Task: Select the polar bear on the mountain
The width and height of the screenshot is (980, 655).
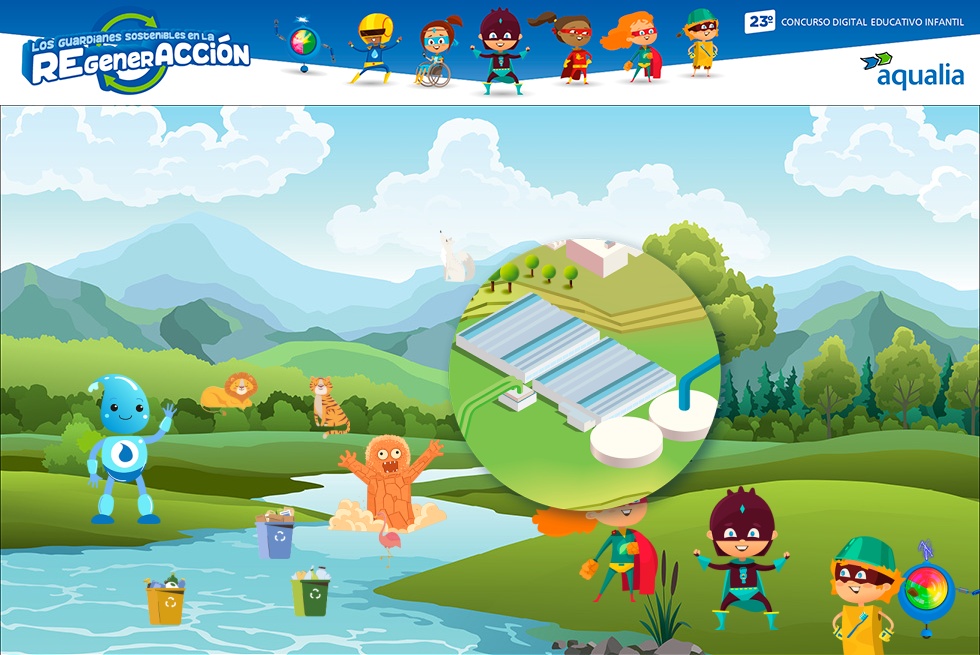Action: point(457,257)
